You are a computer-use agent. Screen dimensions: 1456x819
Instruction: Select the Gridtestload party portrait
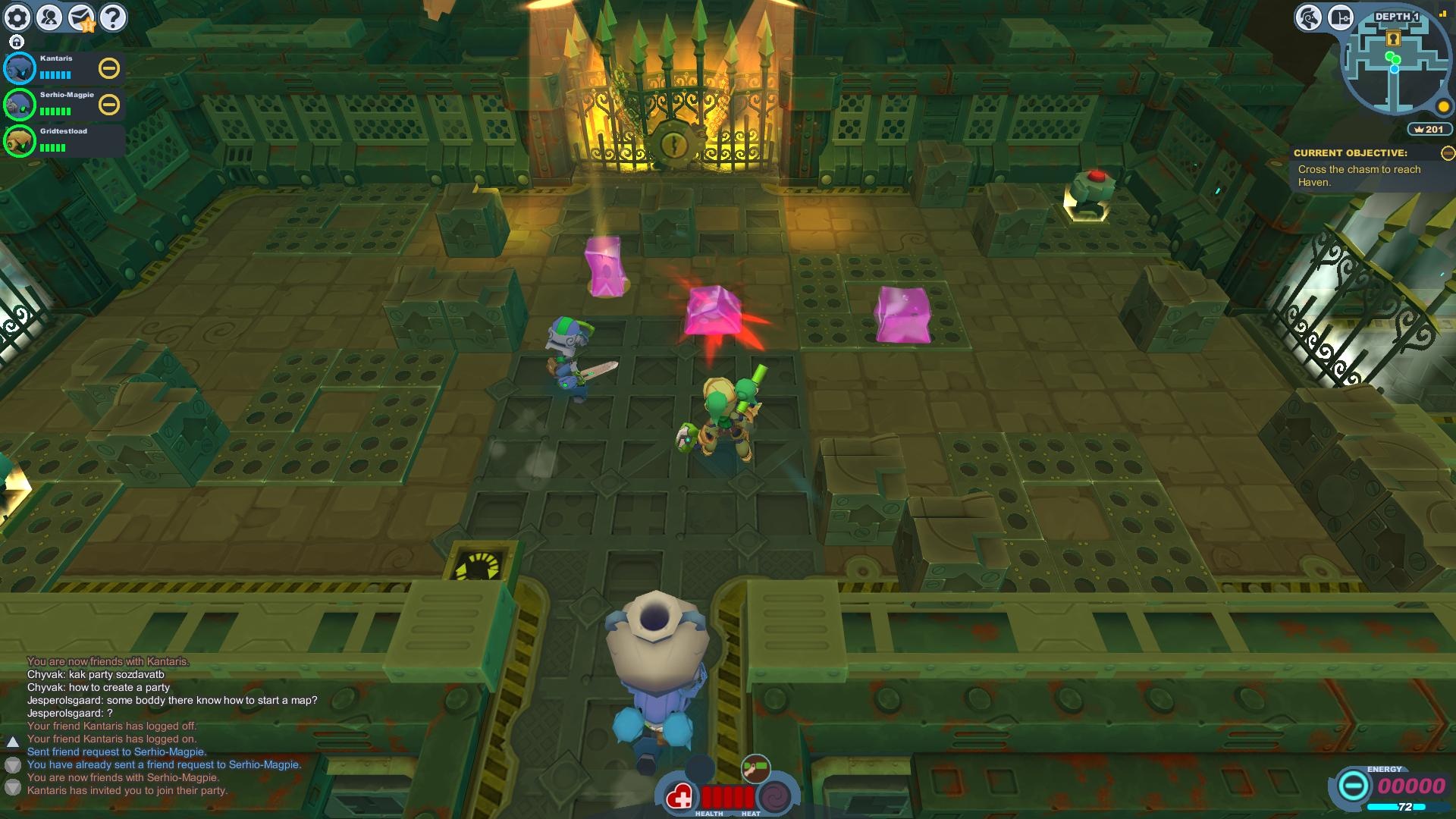coord(20,141)
